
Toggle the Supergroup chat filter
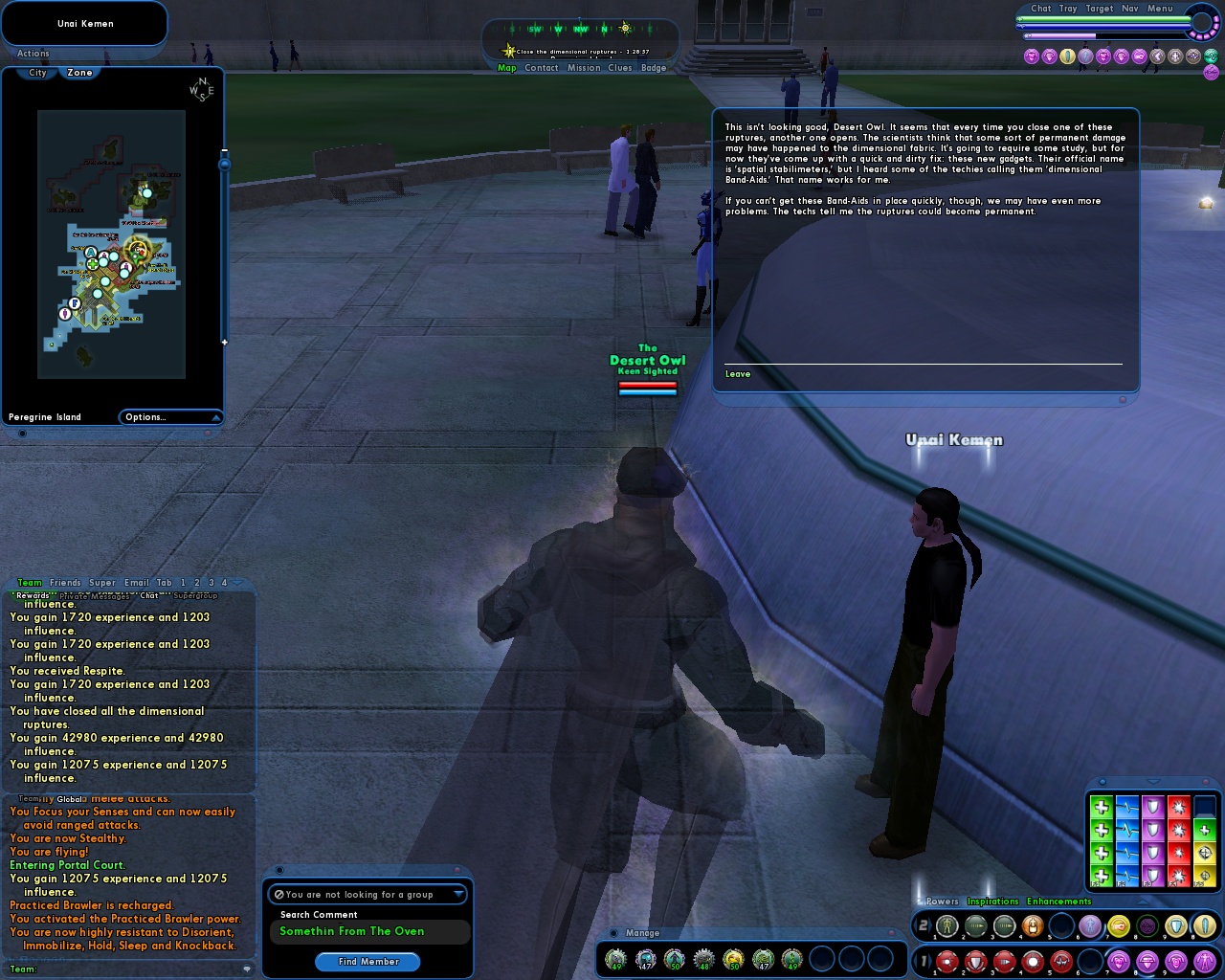[x=194, y=595]
